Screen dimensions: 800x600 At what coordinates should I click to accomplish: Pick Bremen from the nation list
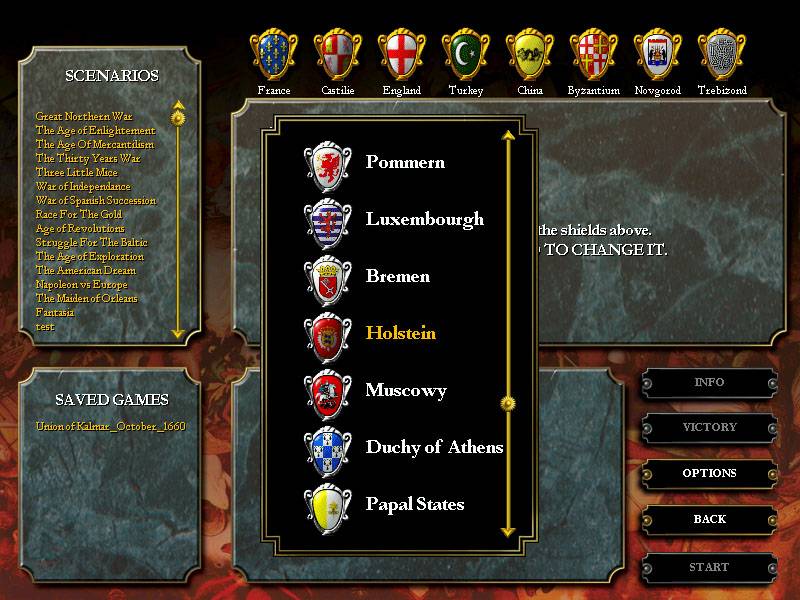click(397, 276)
